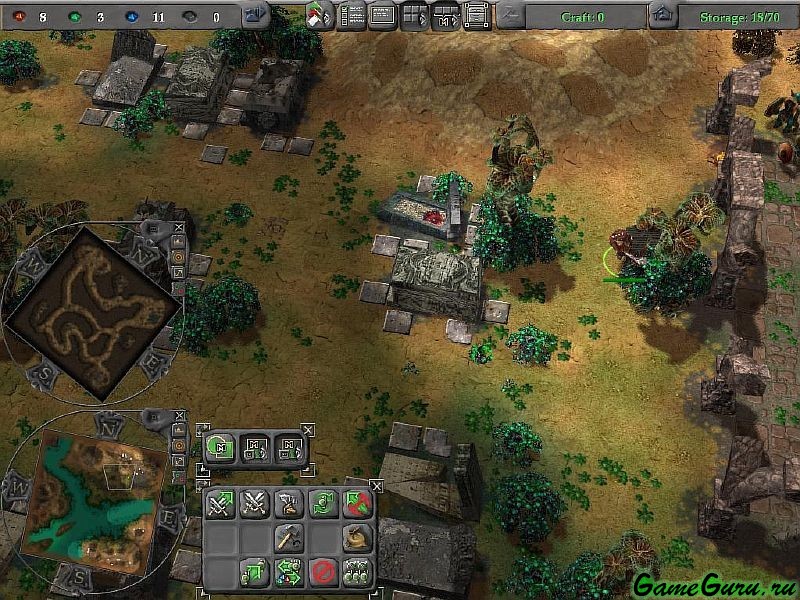Choose the plain crossed swords attack command
800x600 pixels.
point(255,504)
